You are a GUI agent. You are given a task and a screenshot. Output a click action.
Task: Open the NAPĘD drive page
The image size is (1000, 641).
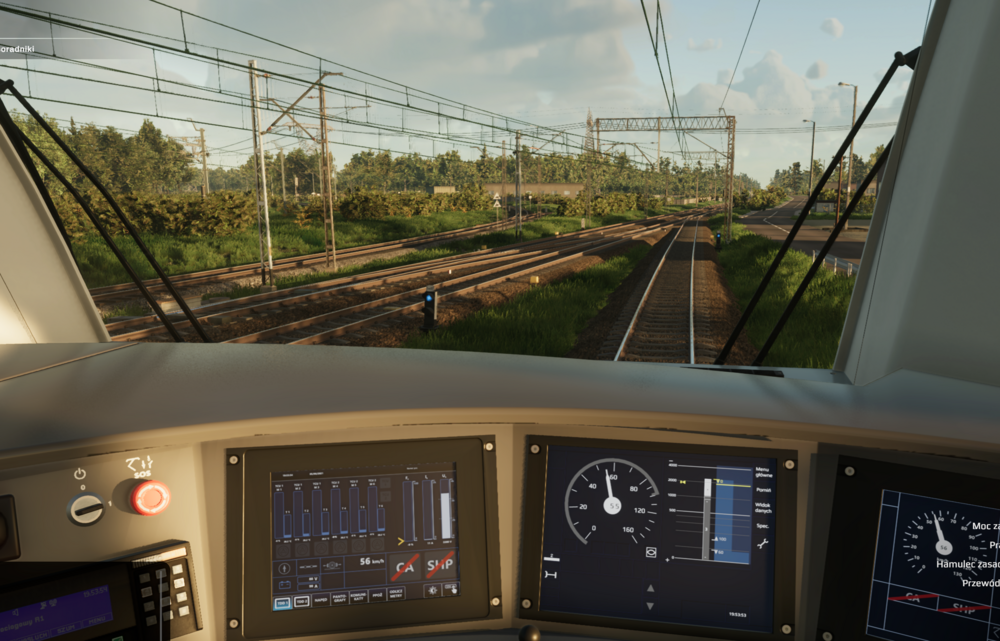tap(320, 600)
